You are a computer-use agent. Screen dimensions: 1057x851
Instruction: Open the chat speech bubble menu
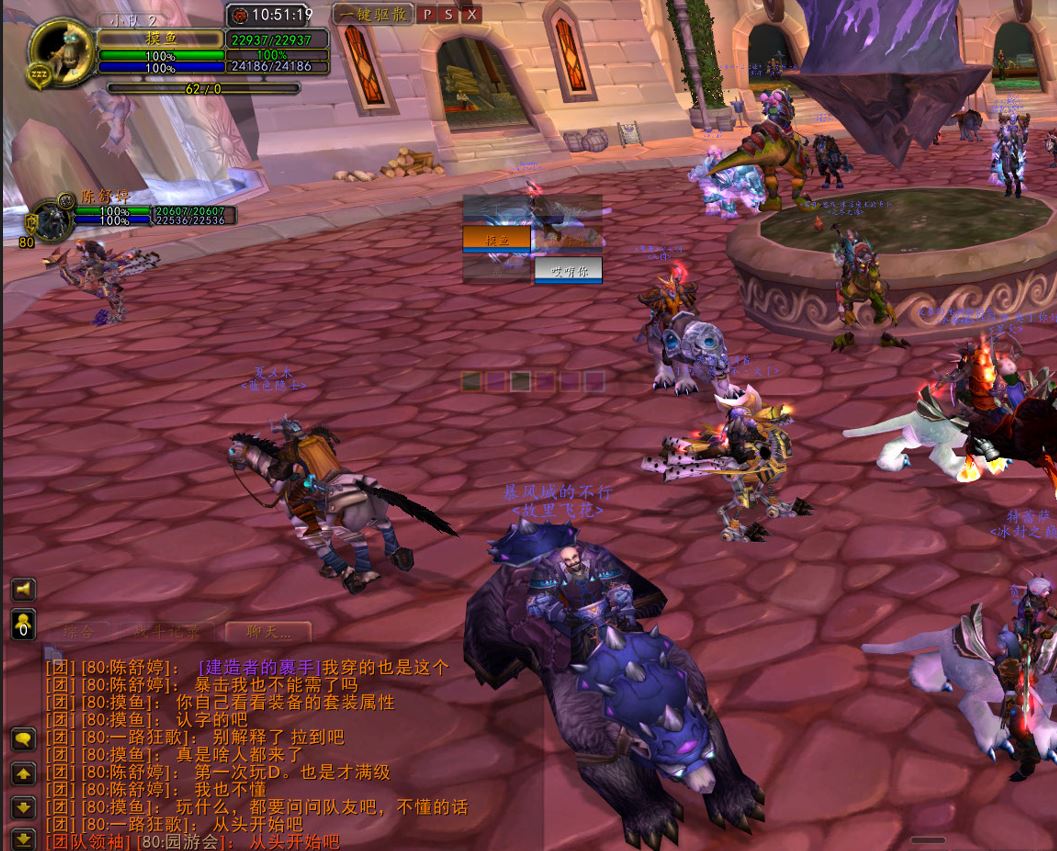point(24,740)
